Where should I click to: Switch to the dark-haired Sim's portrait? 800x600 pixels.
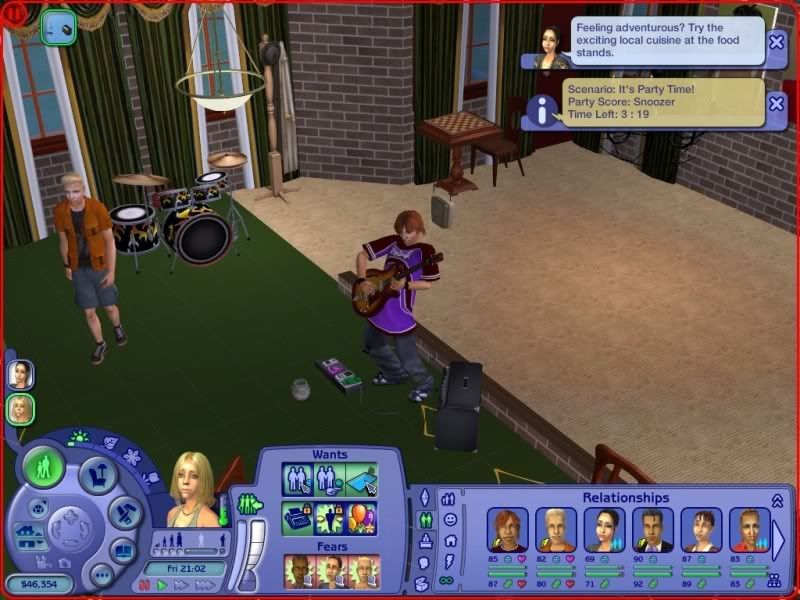click(x=20, y=374)
